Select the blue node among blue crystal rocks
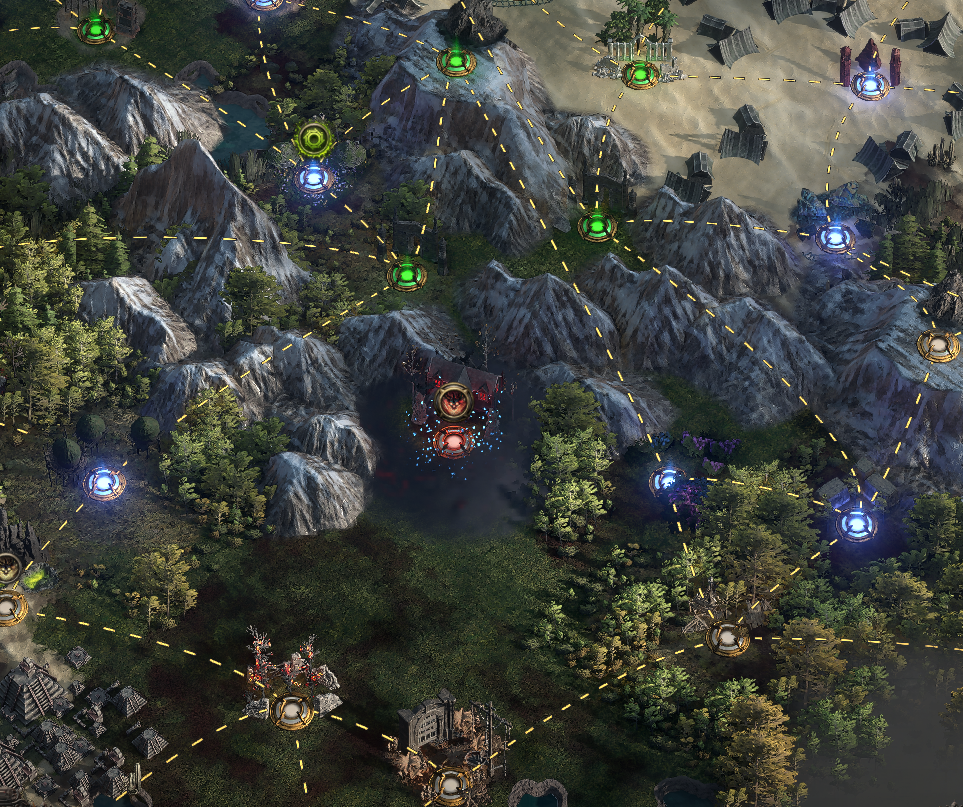The image size is (963, 807). click(x=834, y=238)
